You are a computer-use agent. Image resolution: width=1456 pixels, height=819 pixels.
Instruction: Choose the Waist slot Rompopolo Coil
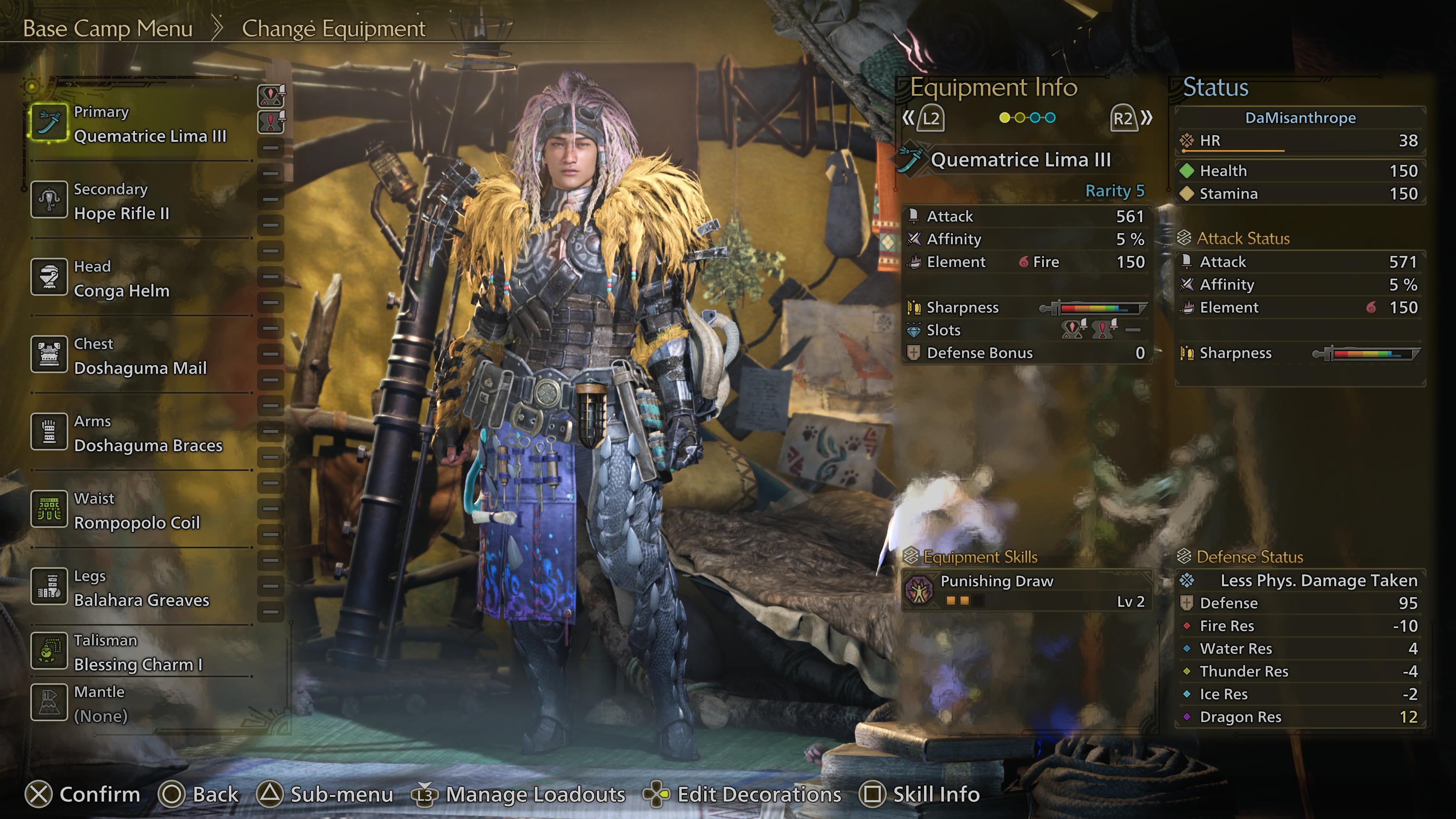(141, 511)
